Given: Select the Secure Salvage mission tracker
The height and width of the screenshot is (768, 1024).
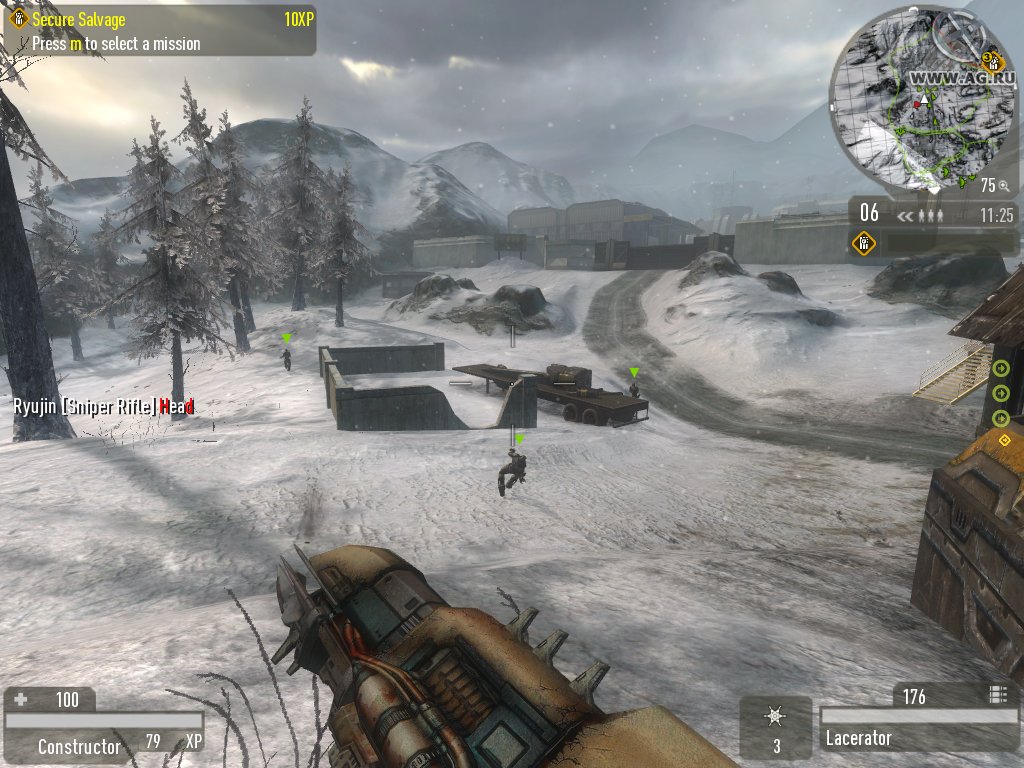Looking at the screenshot, I should (160, 31).
